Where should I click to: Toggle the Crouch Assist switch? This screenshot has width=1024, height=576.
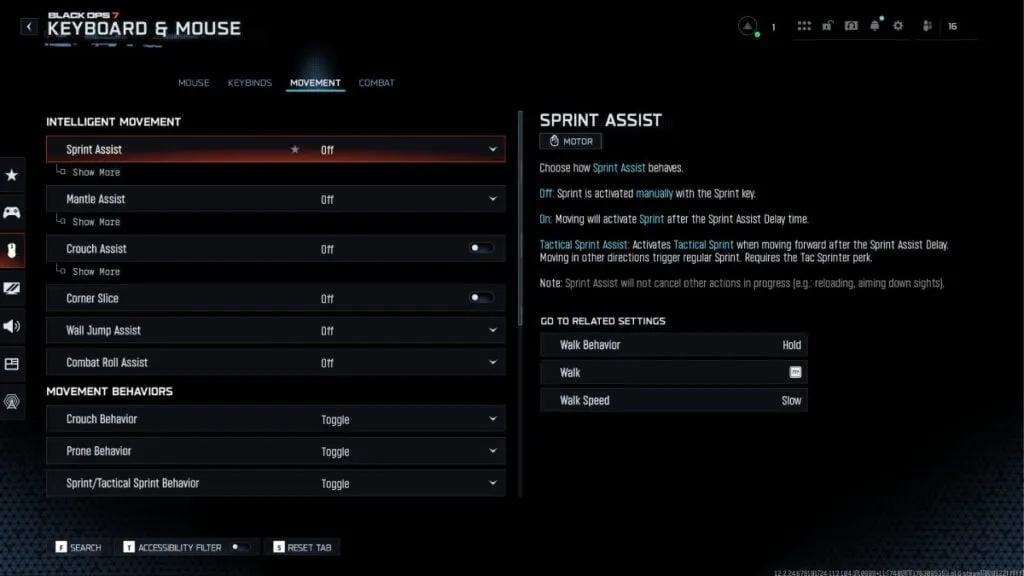pyautogui.click(x=481, y=248)
